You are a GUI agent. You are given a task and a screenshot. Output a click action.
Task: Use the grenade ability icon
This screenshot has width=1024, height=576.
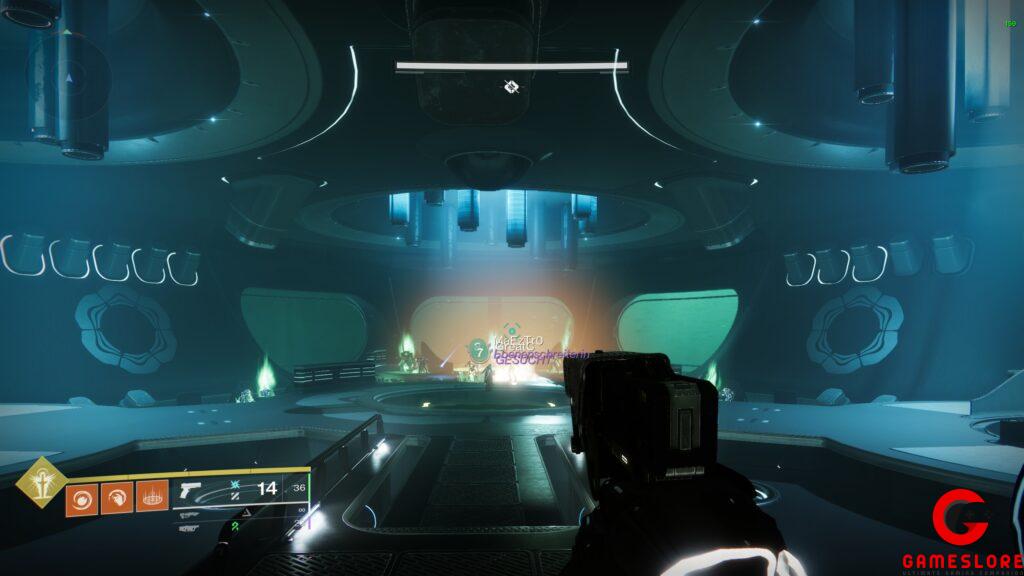coord(81,497)
